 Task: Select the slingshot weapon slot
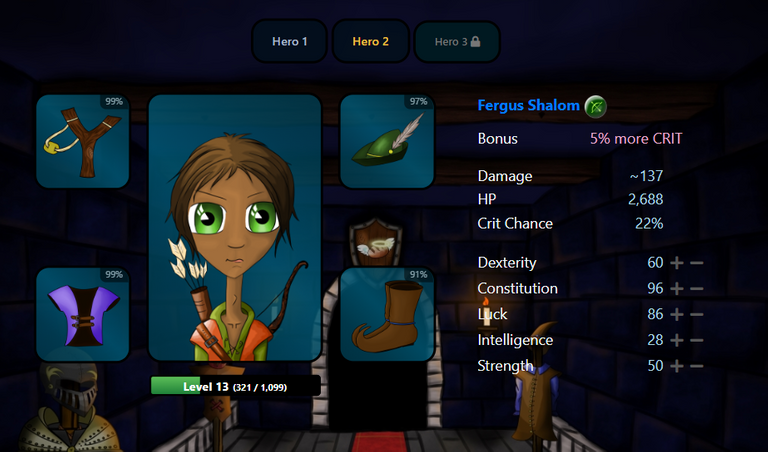click(x=83, y=142)
